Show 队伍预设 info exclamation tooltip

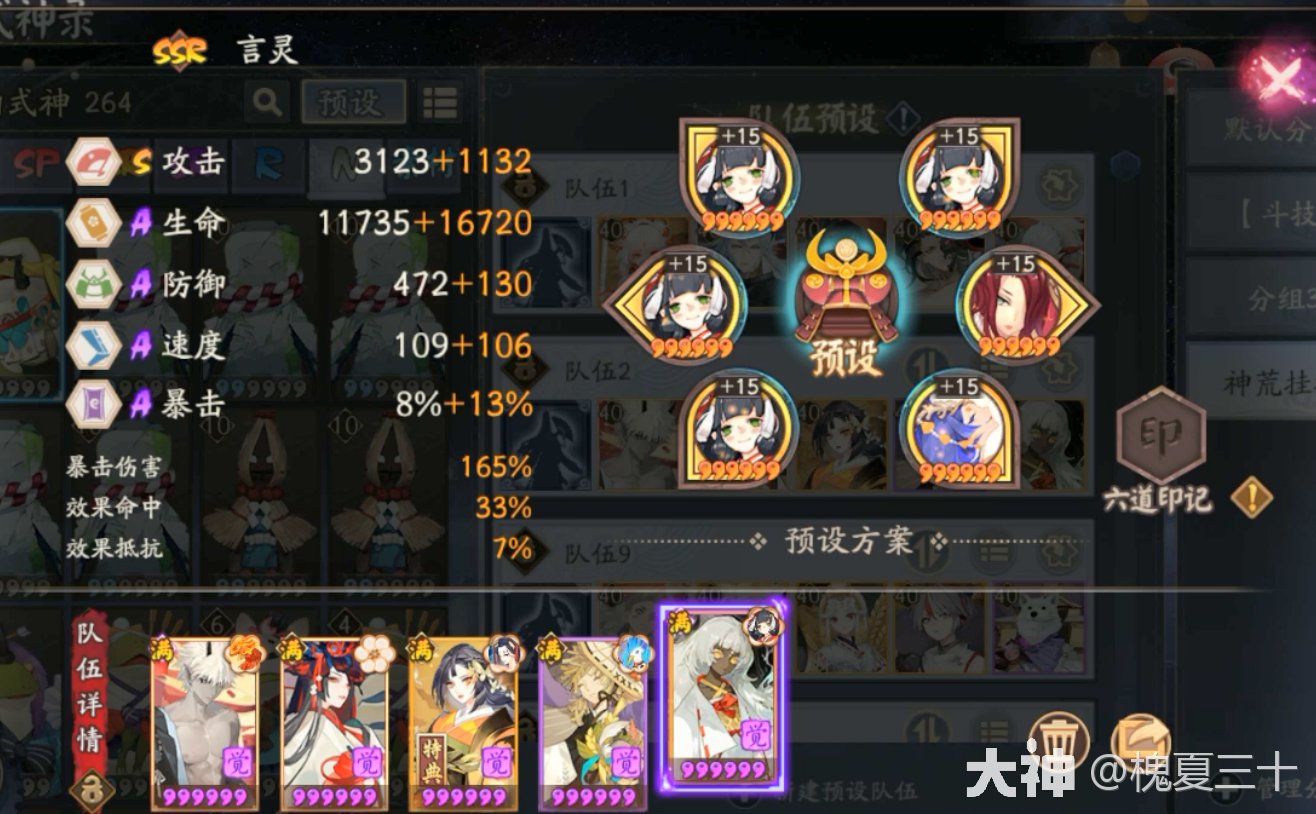[902, 119]
